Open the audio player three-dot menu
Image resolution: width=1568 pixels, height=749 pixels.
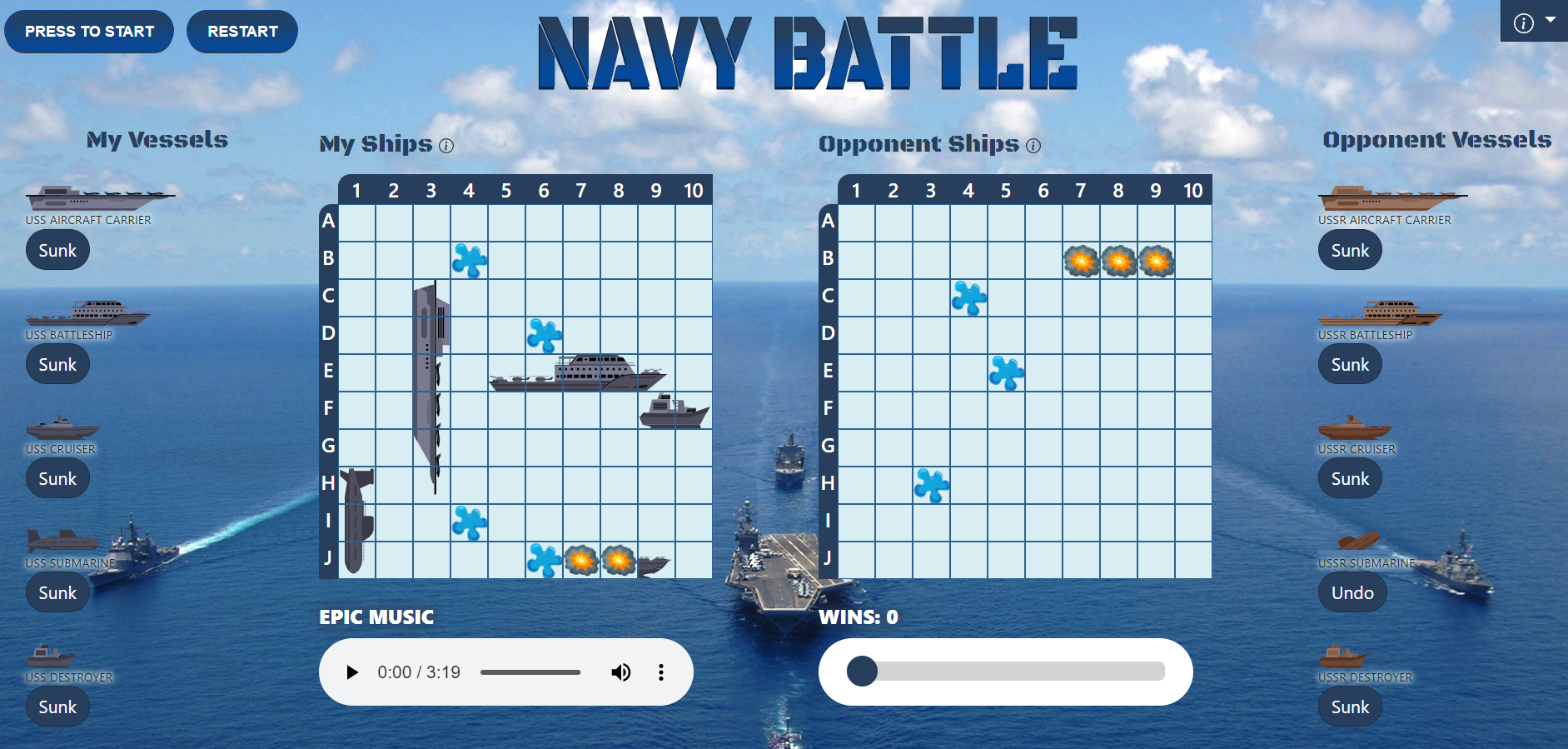coord(661,672)
